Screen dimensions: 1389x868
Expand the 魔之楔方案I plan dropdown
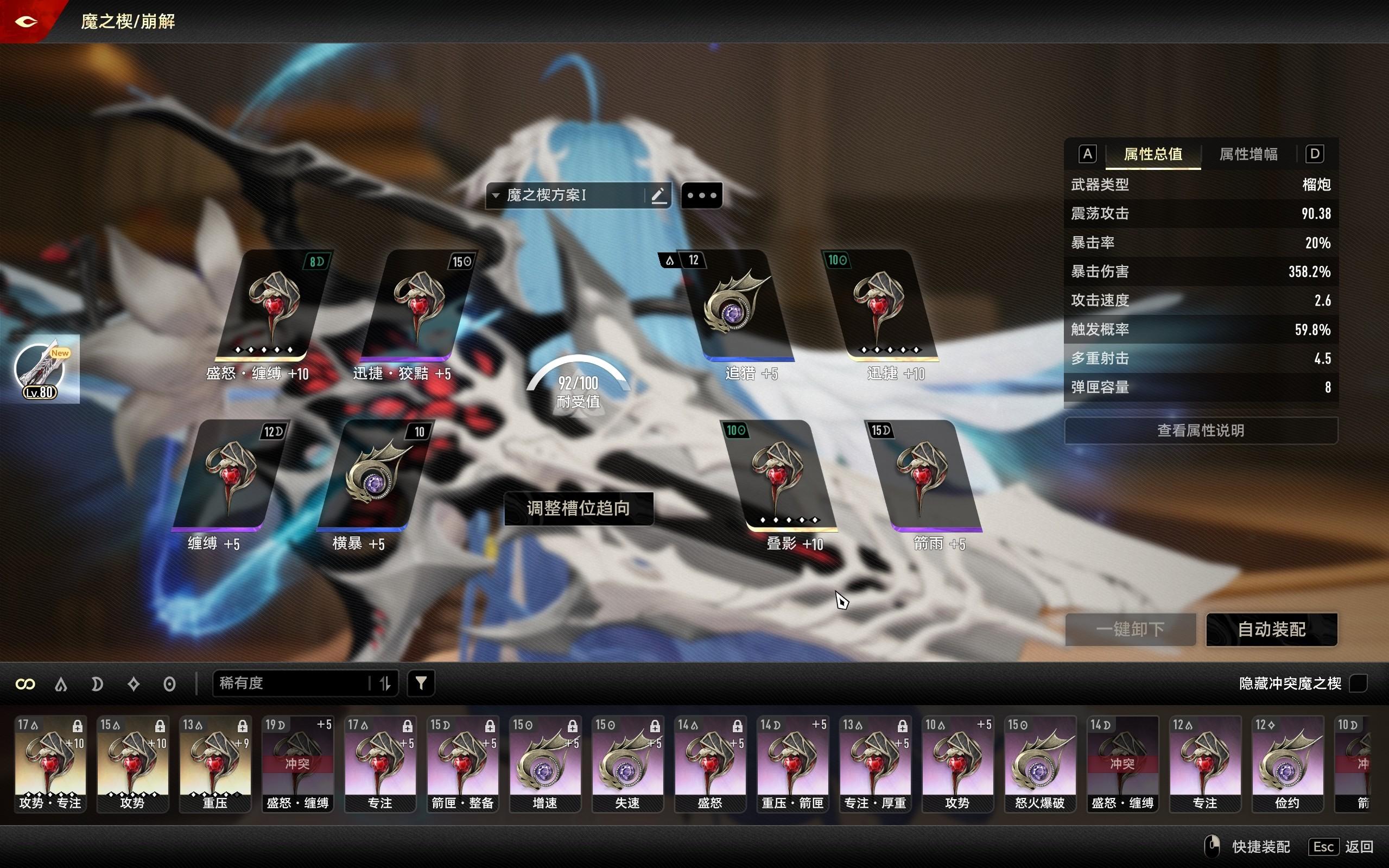tap(496, 195)
